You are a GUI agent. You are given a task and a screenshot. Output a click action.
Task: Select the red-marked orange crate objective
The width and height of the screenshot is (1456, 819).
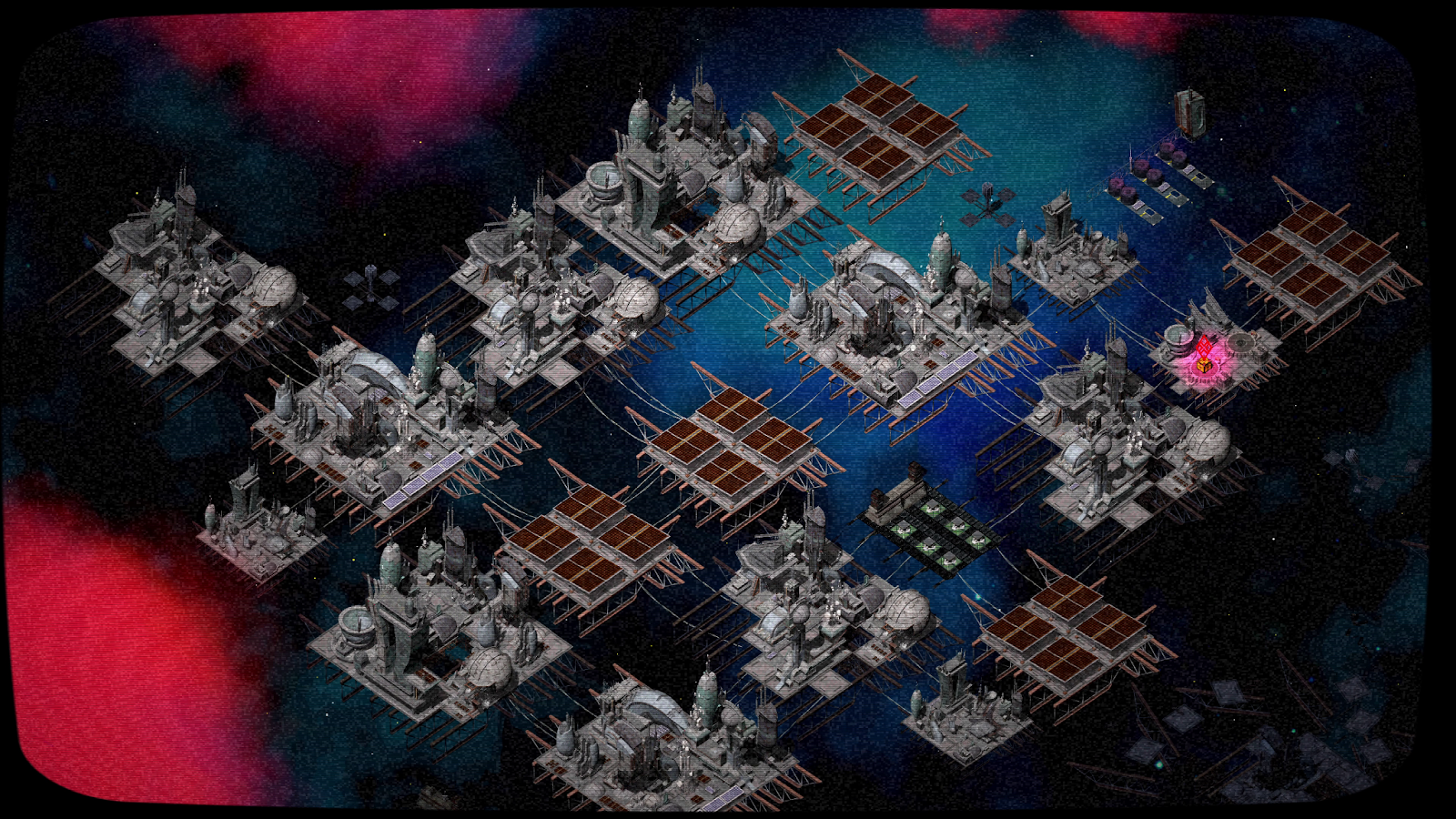[x=1203, y=365]
